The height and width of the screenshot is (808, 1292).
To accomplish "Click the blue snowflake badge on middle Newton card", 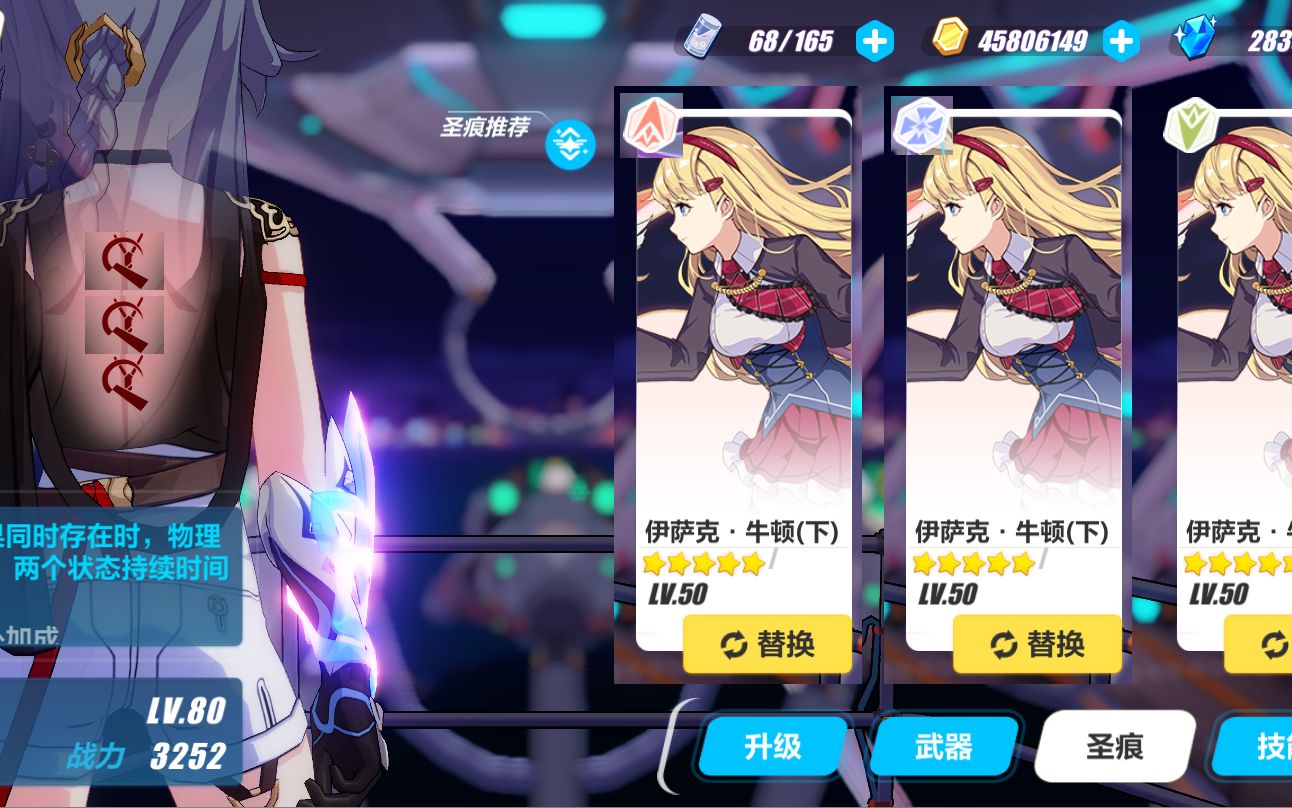I will coord(920,124).
